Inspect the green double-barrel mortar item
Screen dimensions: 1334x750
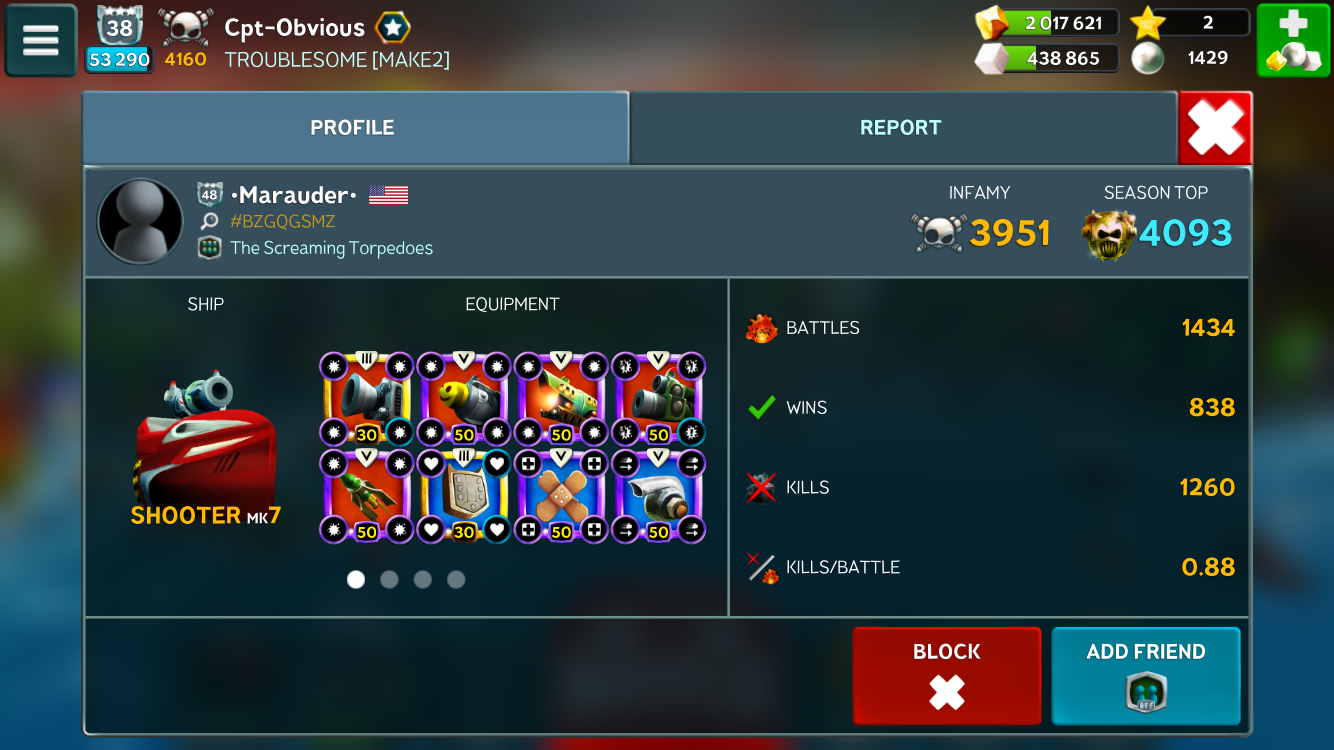(x=658, y=399)
